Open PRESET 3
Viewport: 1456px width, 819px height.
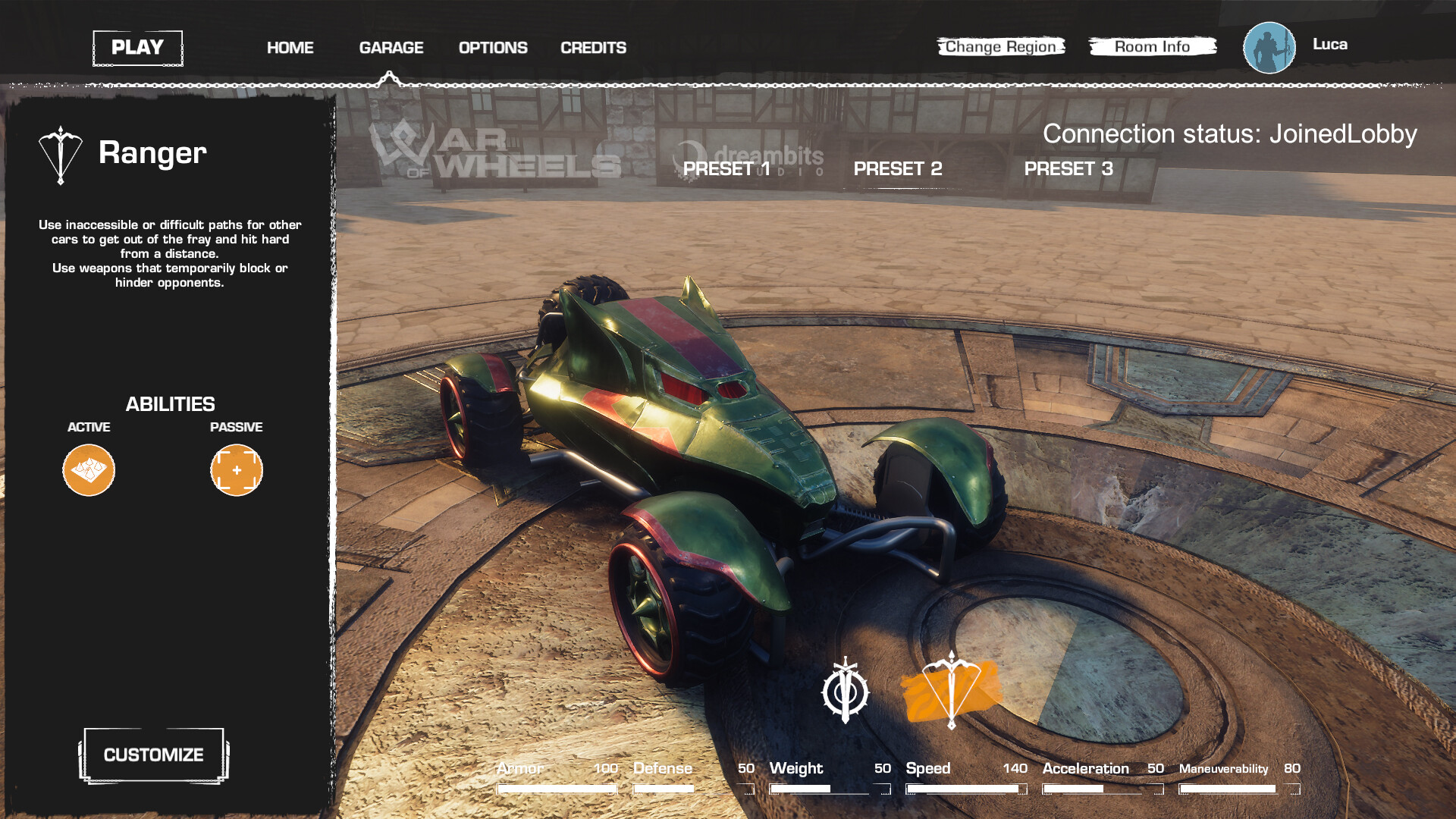1069,169
